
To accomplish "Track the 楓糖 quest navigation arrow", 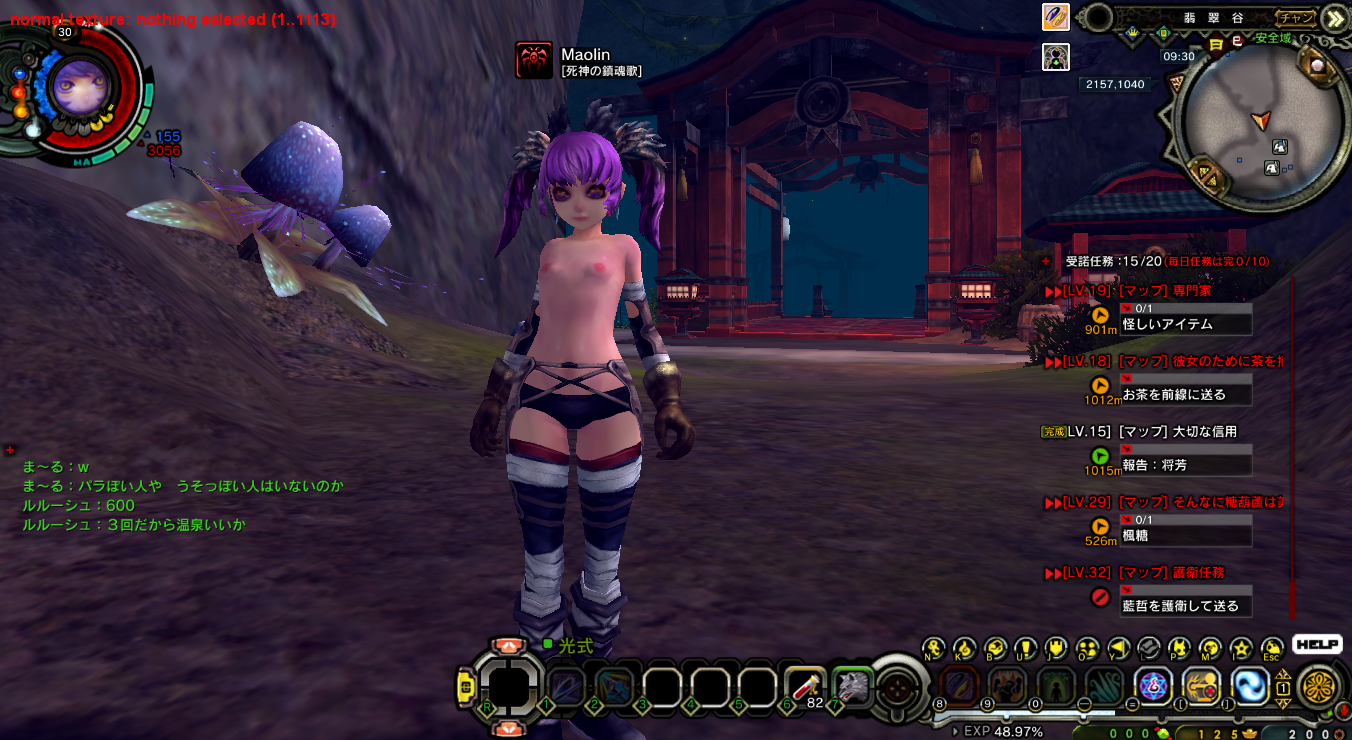I will pos(1100,526).
